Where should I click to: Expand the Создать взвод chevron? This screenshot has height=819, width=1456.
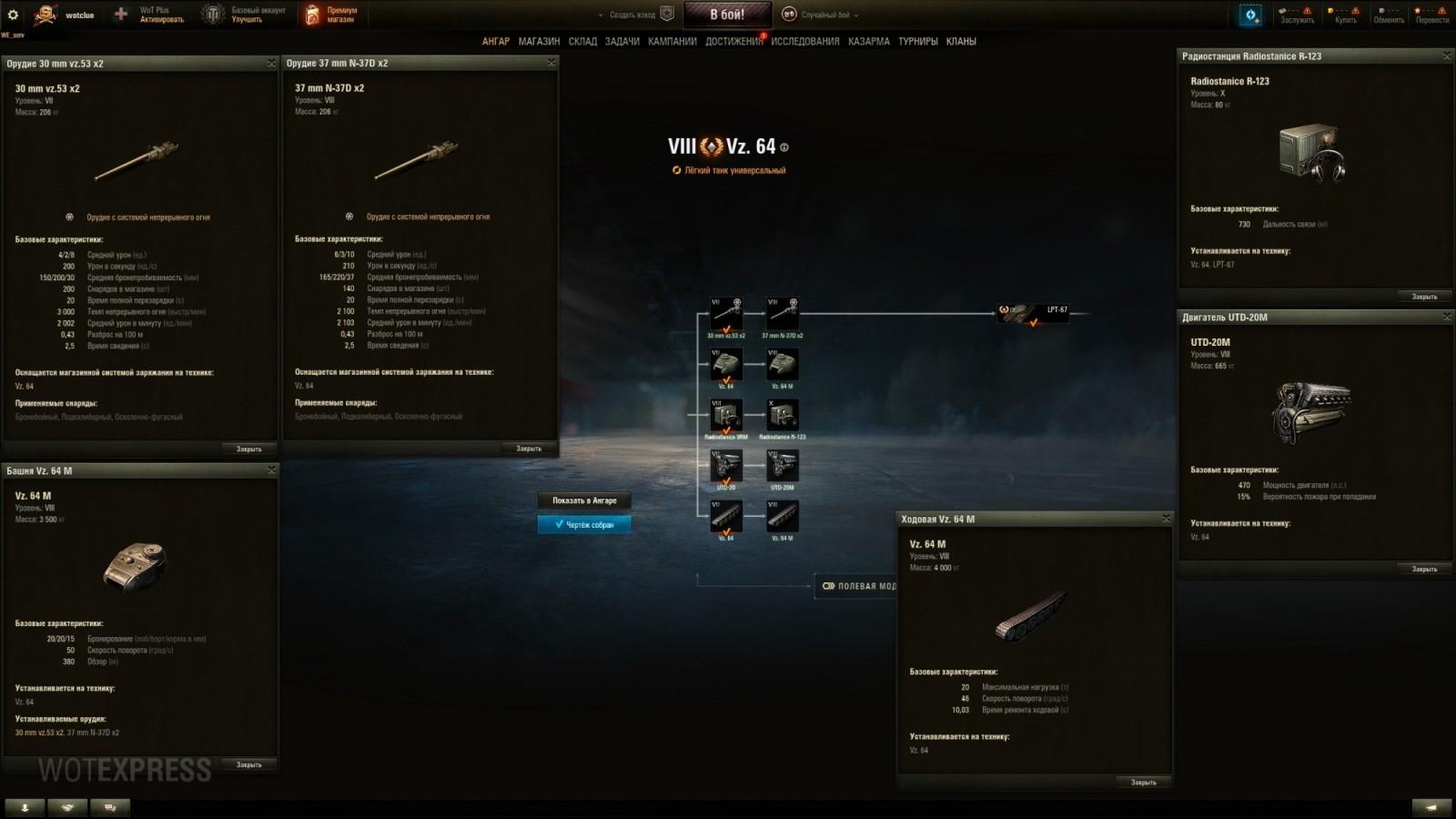pos(601,15)
